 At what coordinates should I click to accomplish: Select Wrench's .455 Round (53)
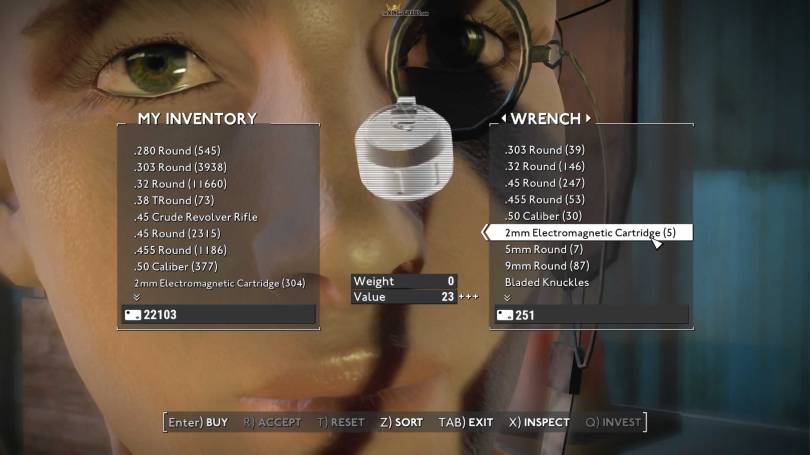coord(545,200)
